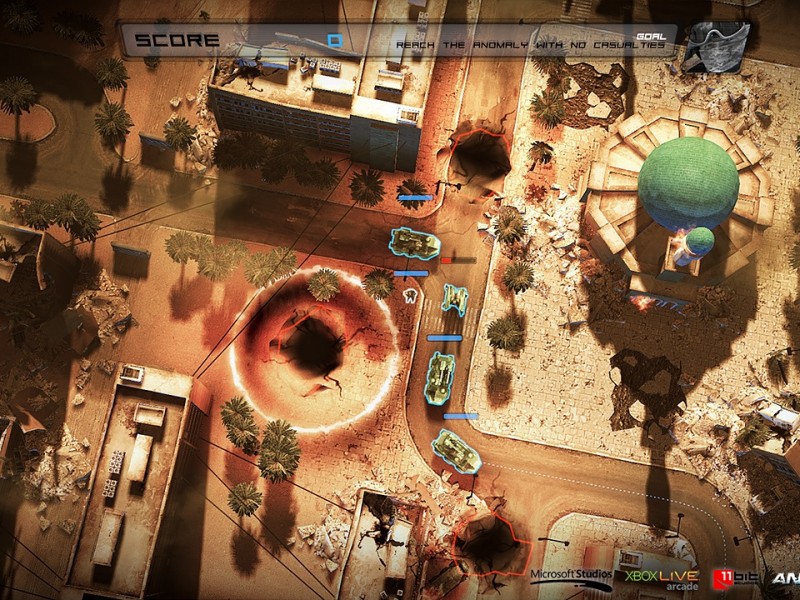Select the white commander figure beside the convoy
This screenshot has width=800, height=600.
coord(409,296)
